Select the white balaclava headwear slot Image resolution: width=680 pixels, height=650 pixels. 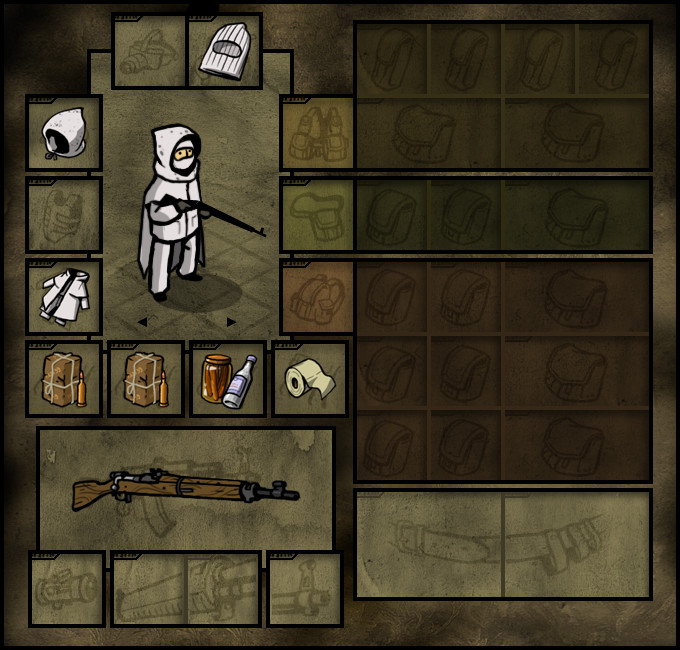pos(224,51)
